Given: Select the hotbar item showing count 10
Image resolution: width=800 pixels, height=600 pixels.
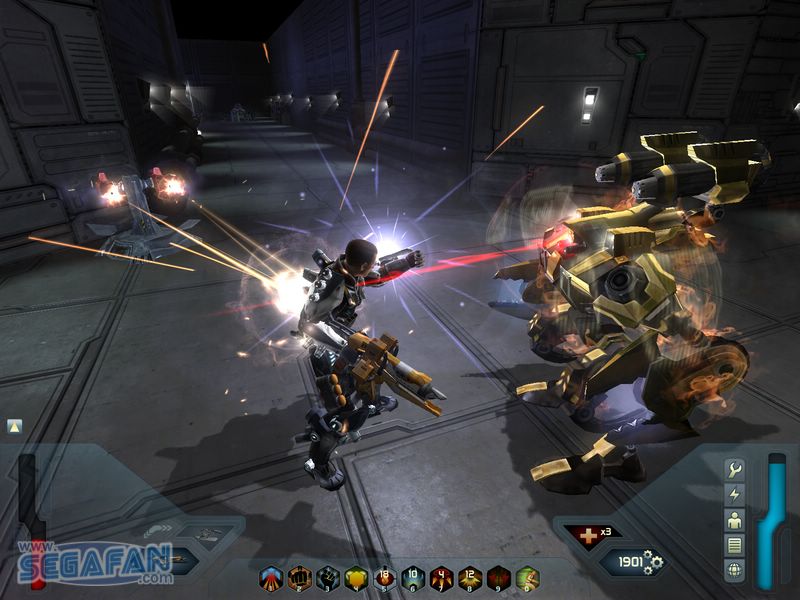Looking at the screenshot, I should coord(413,577).
